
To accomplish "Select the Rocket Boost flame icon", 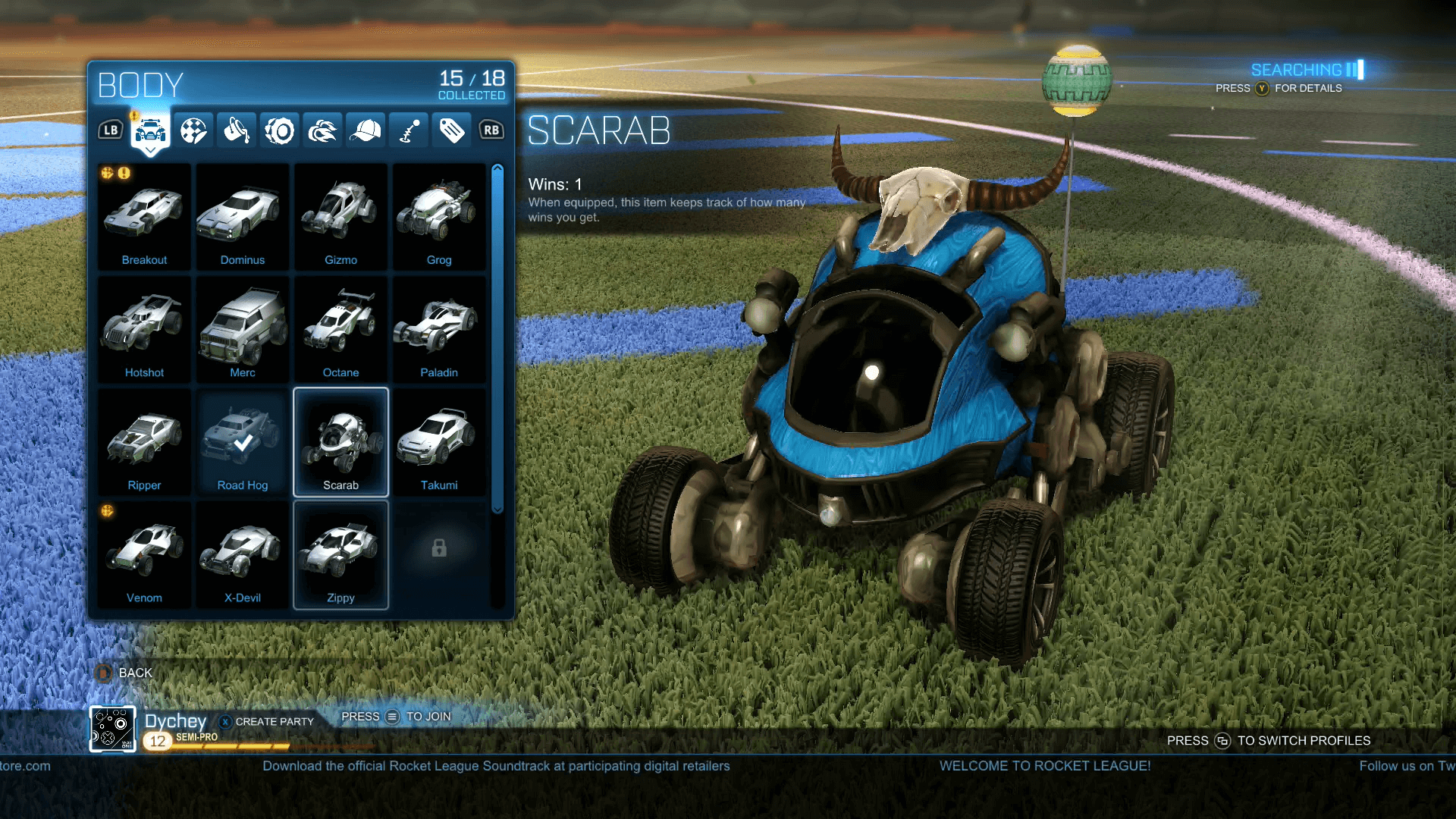I will point(322,130).
